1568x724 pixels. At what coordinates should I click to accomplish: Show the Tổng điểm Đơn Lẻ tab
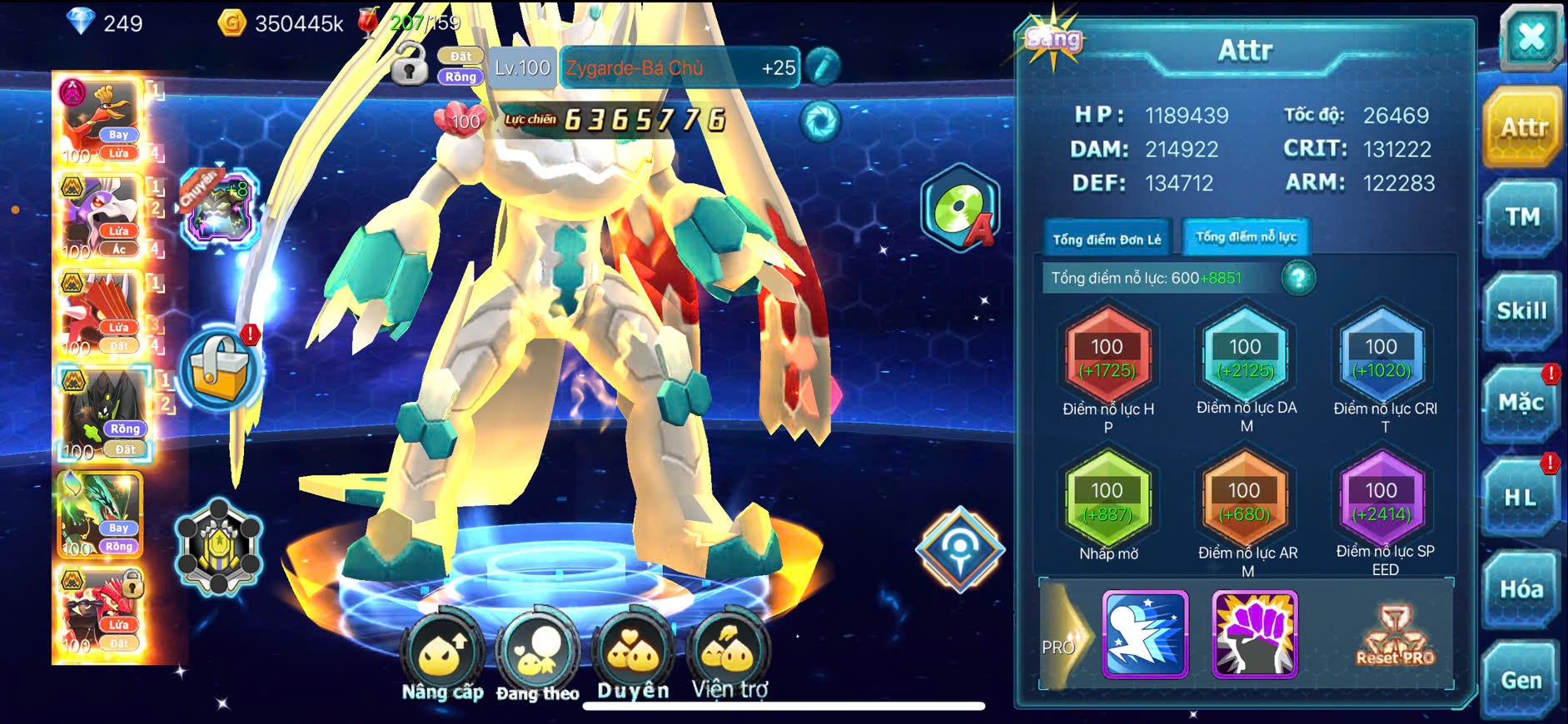(1107, 239)
